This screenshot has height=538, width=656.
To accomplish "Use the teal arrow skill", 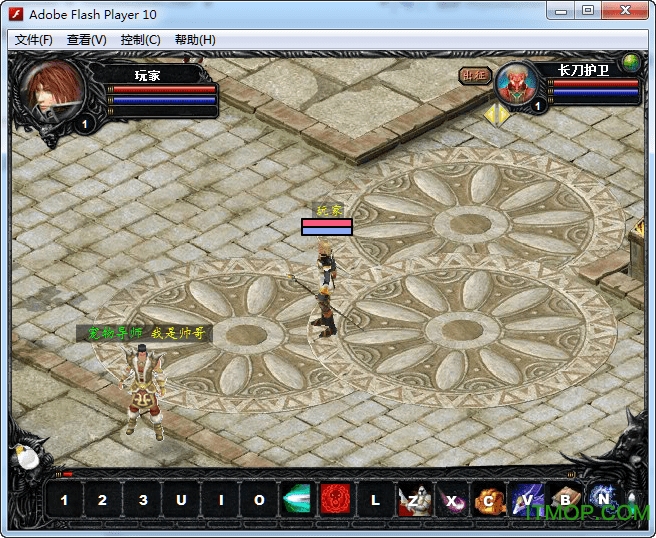I will (297, 500).
